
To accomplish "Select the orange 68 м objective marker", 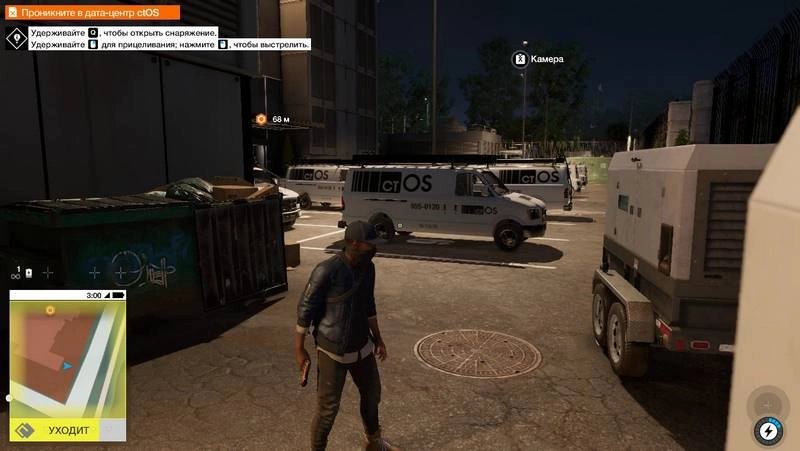I will click(x=261, y=119).
